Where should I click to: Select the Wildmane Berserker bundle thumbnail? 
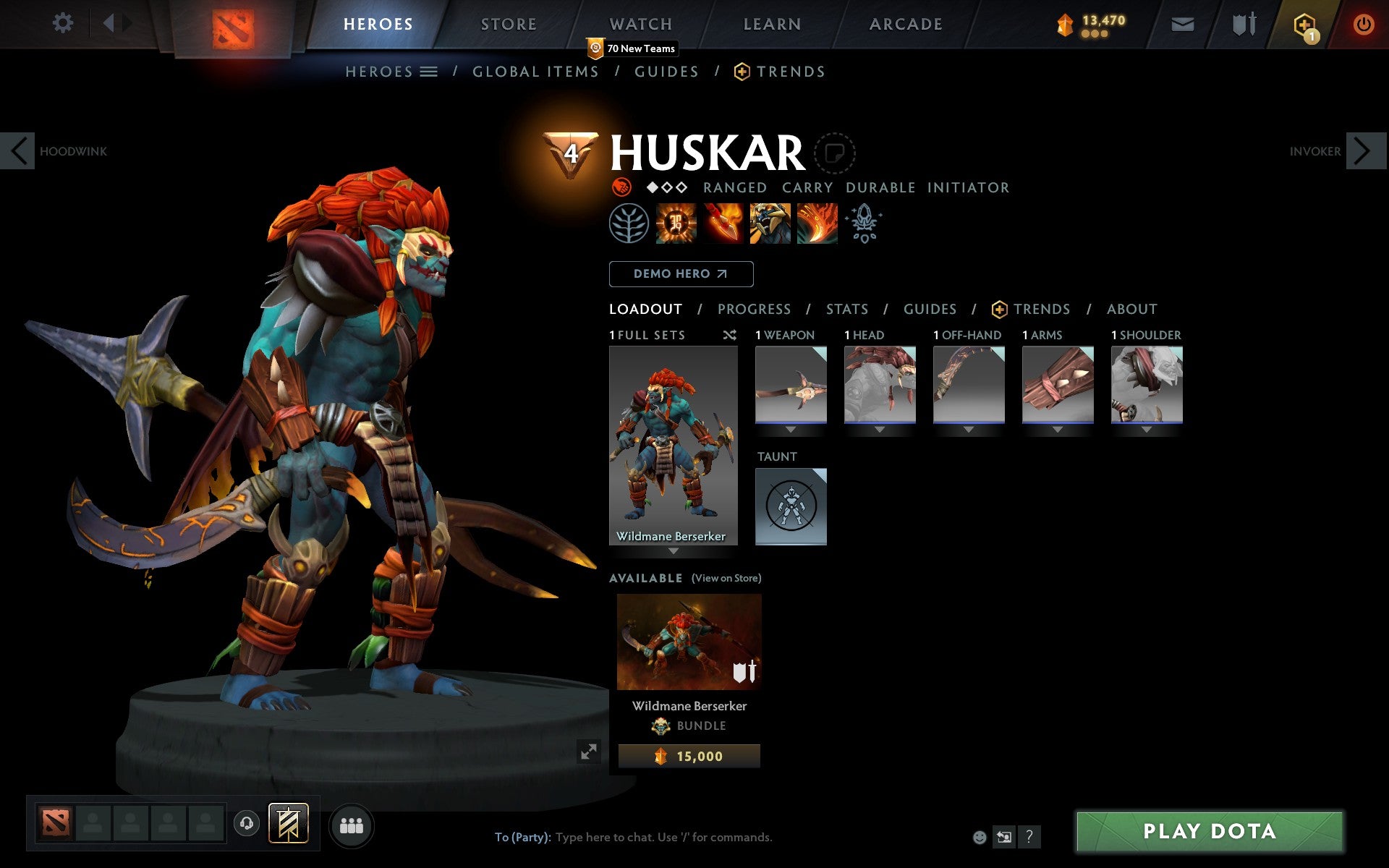(688, 641)
